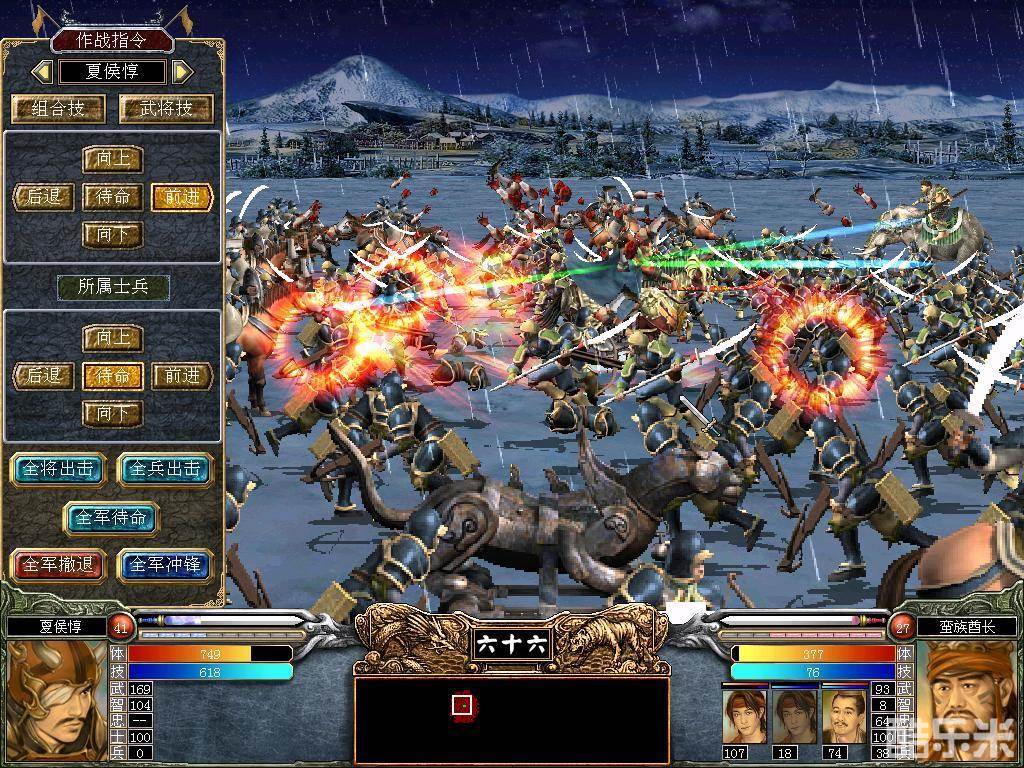Image resolution: width=1024 pixels, height=768 pixels.
Task: Click the 夏侯惇 general portrait
Action: pos(52,698)
